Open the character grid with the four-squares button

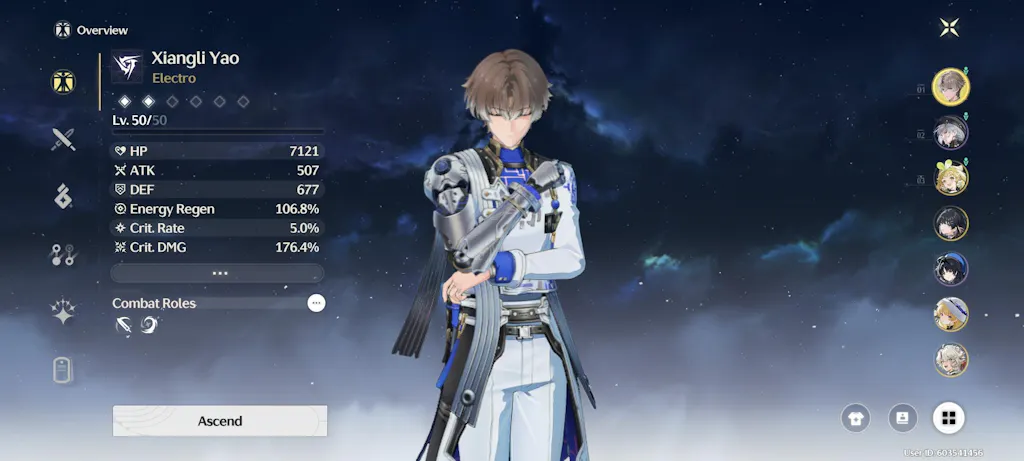click(x=948, y=418)
